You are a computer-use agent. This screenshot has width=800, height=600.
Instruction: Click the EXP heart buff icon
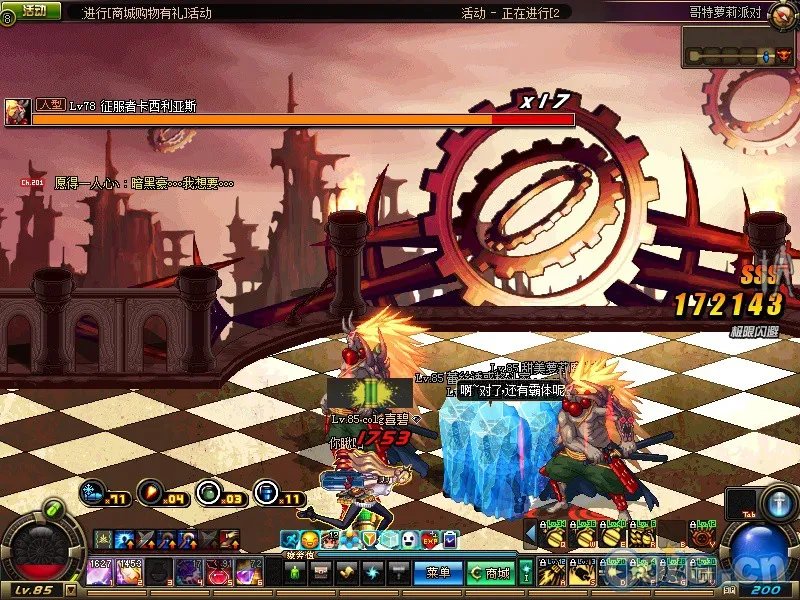click(432, 540)
